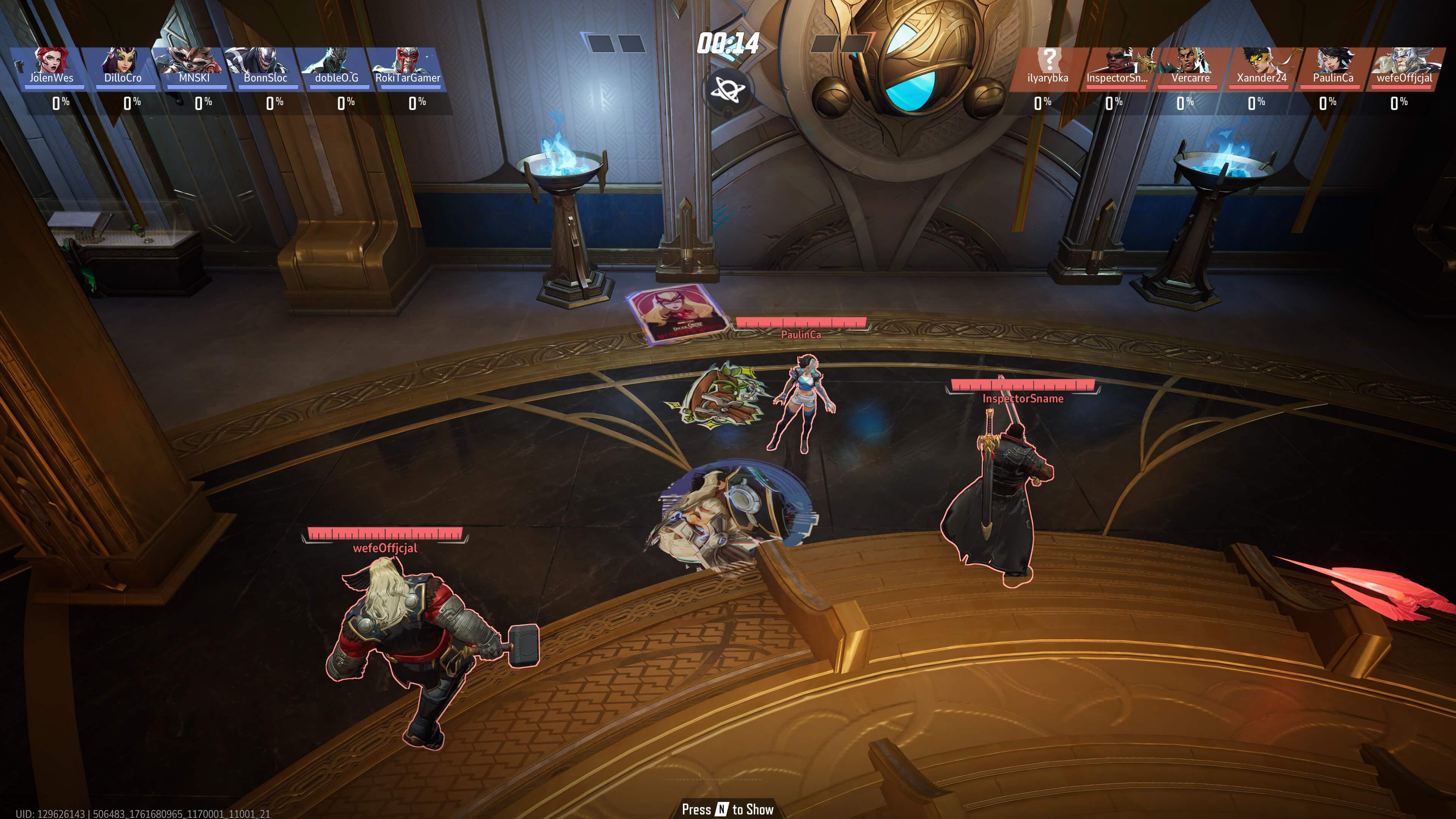Click PaulinCa's card in the top bar
Viewport: 1456px width, 819px height.
pyautogui.click(x=1333, y=66)
